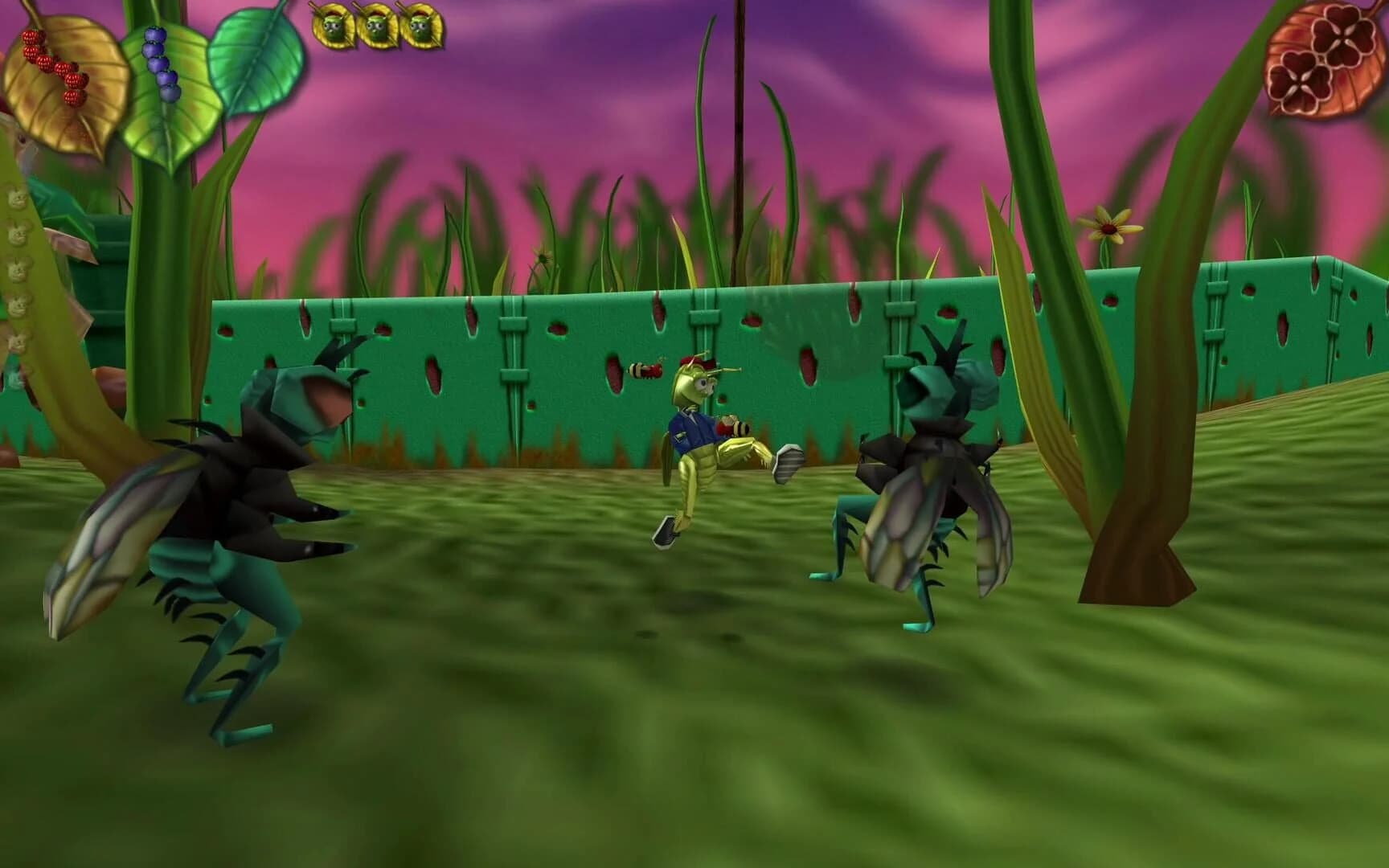This screenshot has width=1389, height=868.
Task: Click the second caterpillar face token
Action: 18,231
